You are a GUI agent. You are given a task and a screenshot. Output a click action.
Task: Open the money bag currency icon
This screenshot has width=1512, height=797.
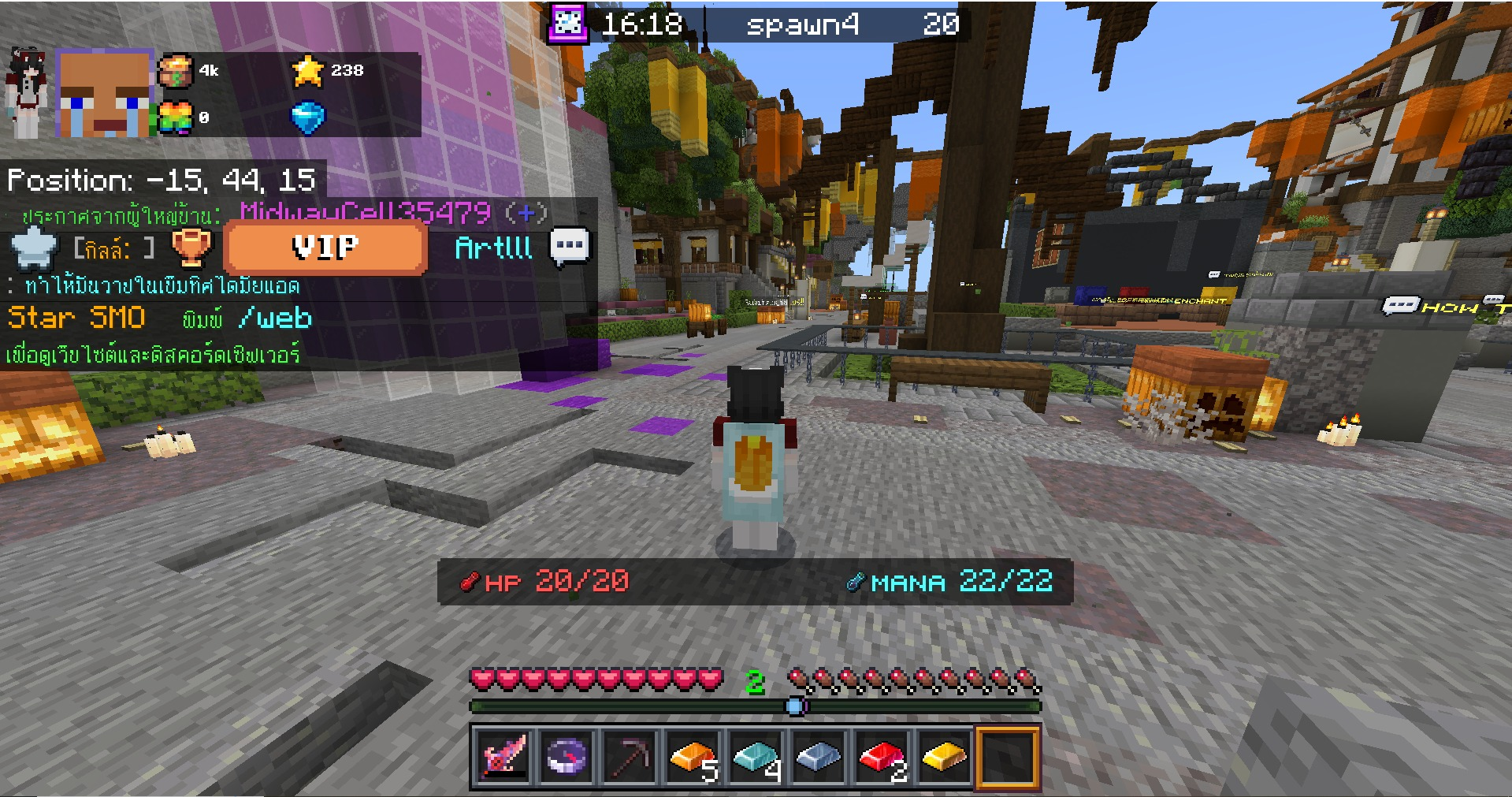(x=176, y=71)
